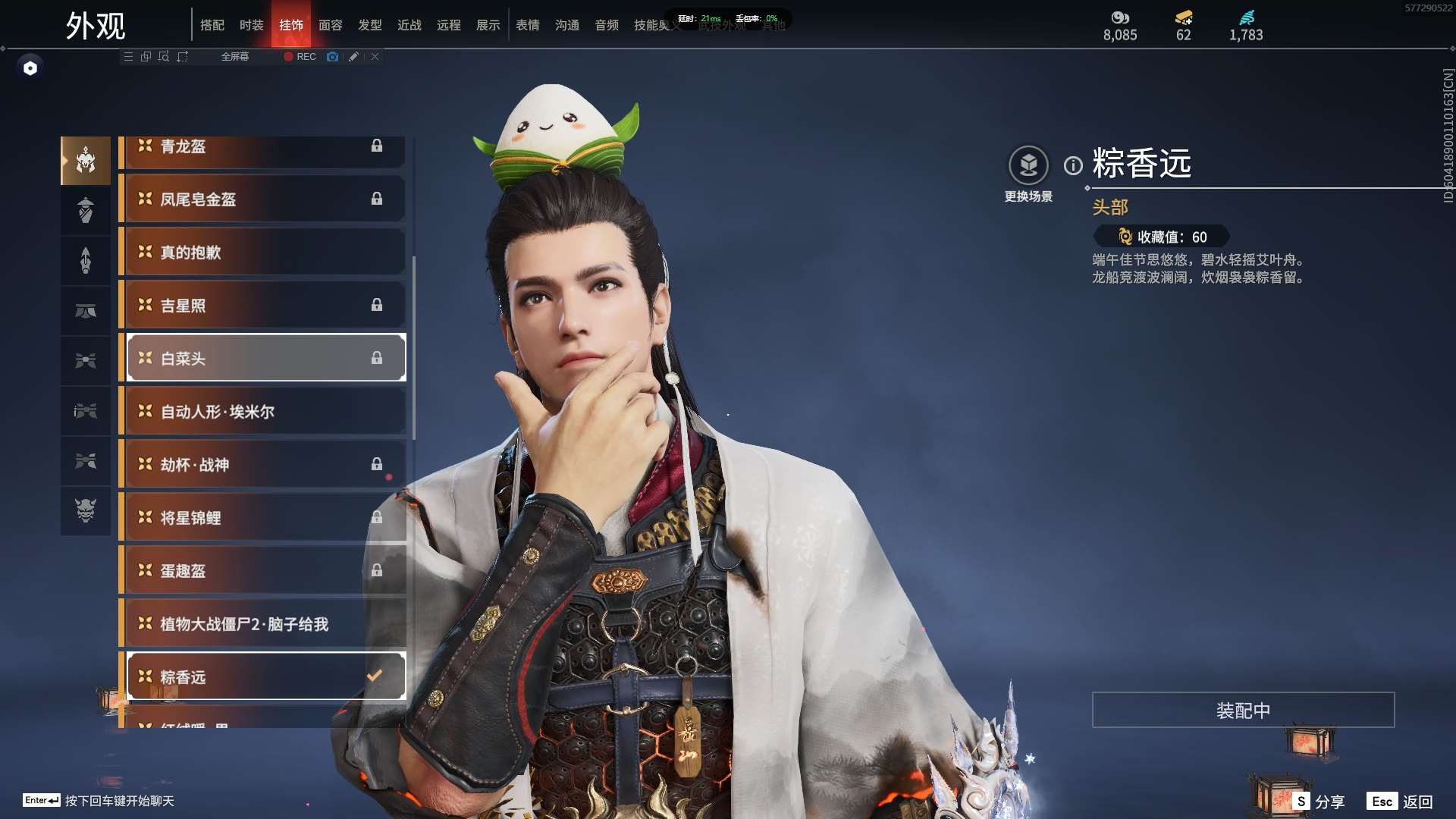Viewport: 1456px width, 819px height.
Task: Switch to the 搭配 tab
Action: pyautogui.click(x=212, y=25)
